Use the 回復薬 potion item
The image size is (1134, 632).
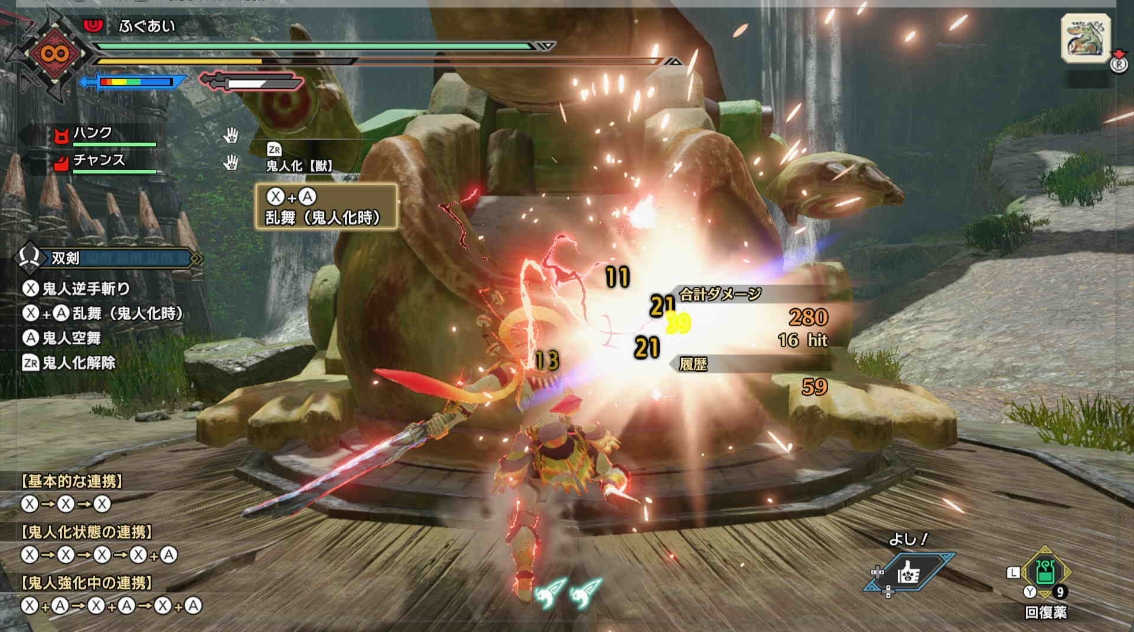point(1046,572)
